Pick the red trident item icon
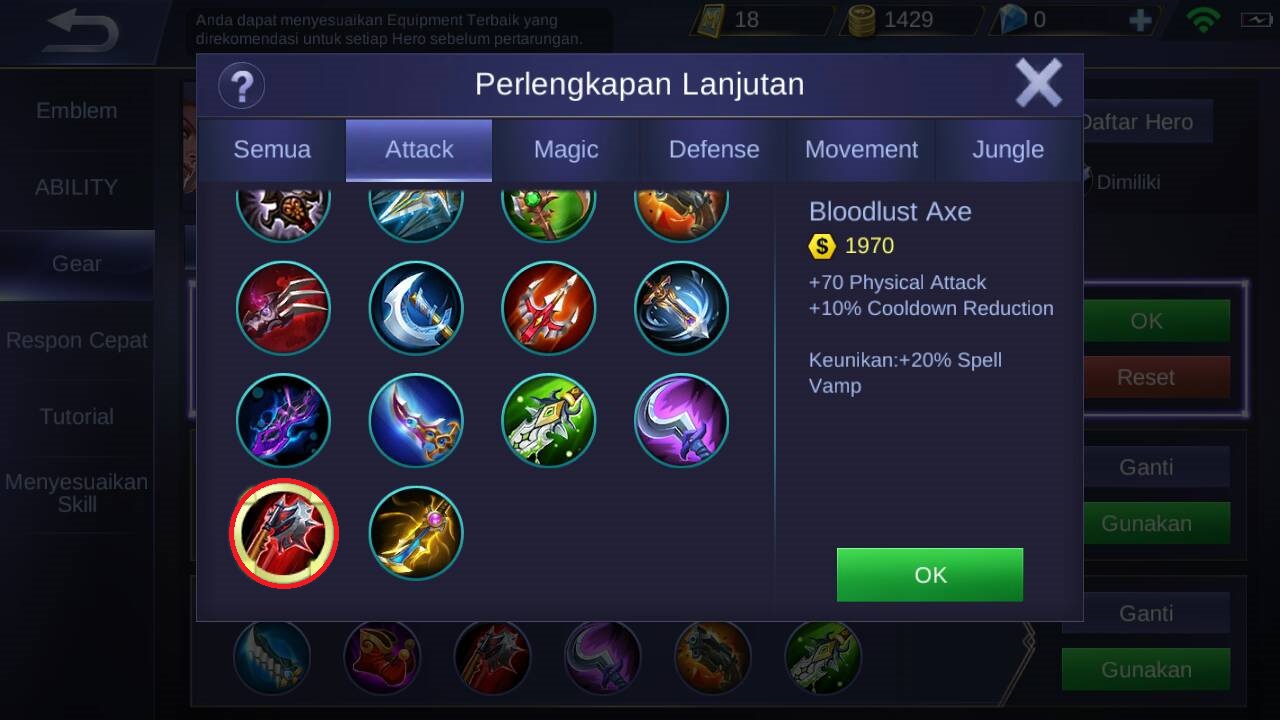 tap(548, 308)
